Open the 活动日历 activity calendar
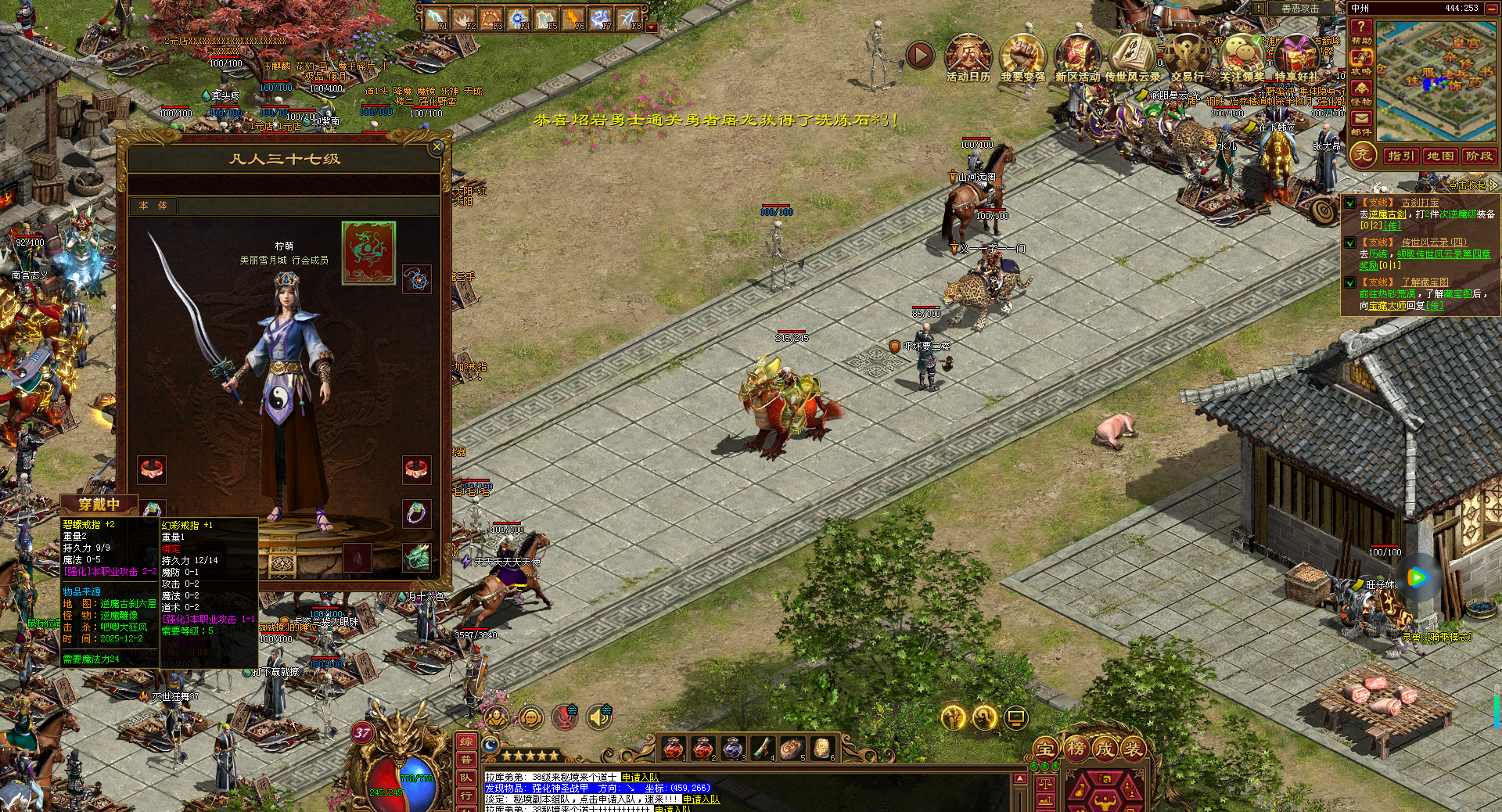The height and width of the screenshot is (812, 1502). [968, 56]
